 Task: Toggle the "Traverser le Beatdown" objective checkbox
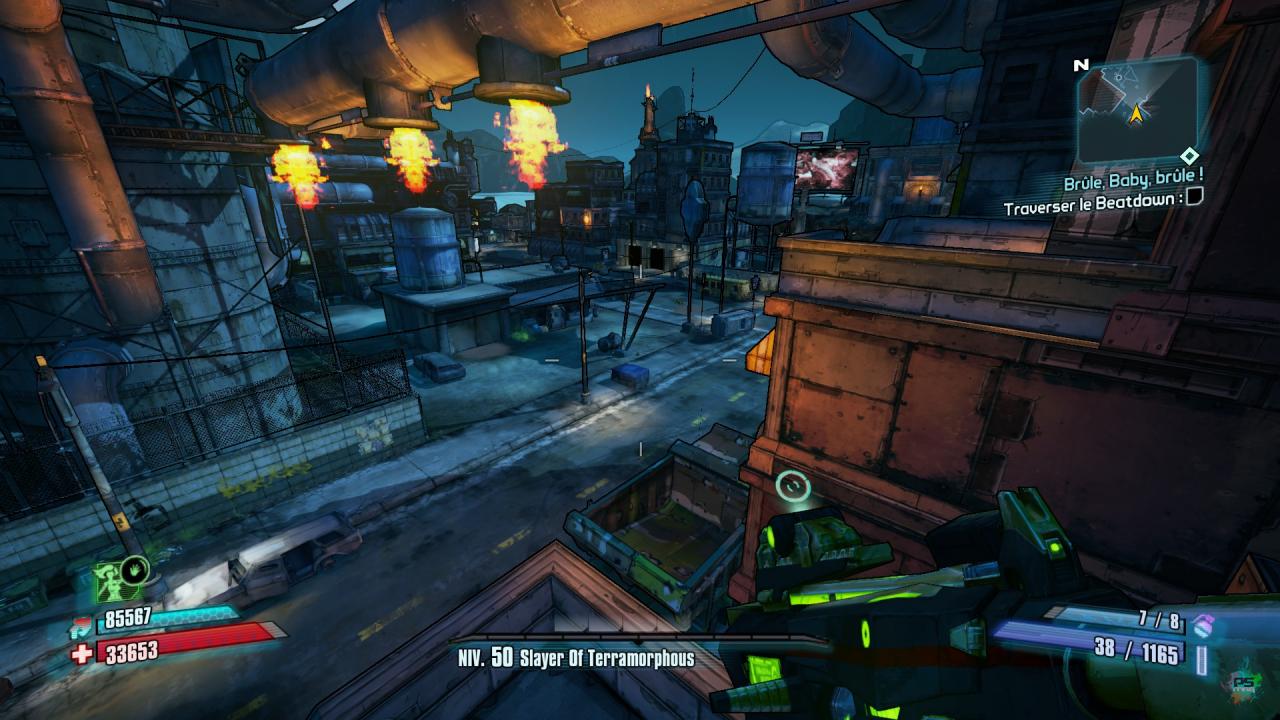pos(1193,197)
